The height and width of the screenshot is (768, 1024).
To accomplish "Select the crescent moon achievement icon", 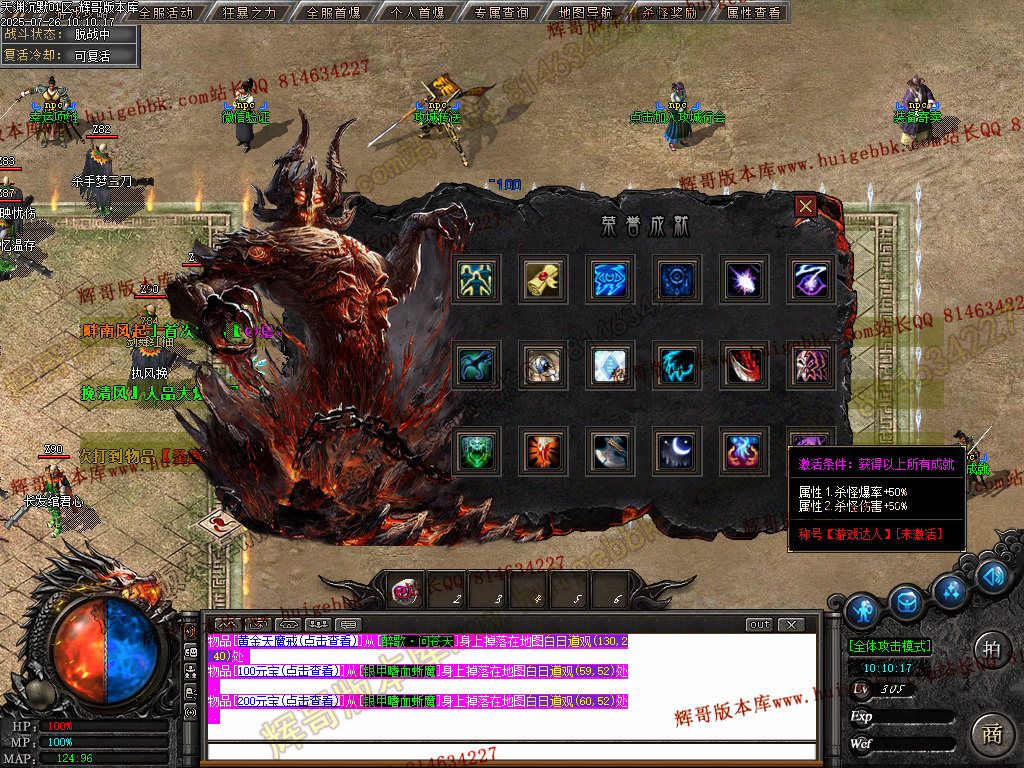I will pyautogui.click(x=676, y=452).
